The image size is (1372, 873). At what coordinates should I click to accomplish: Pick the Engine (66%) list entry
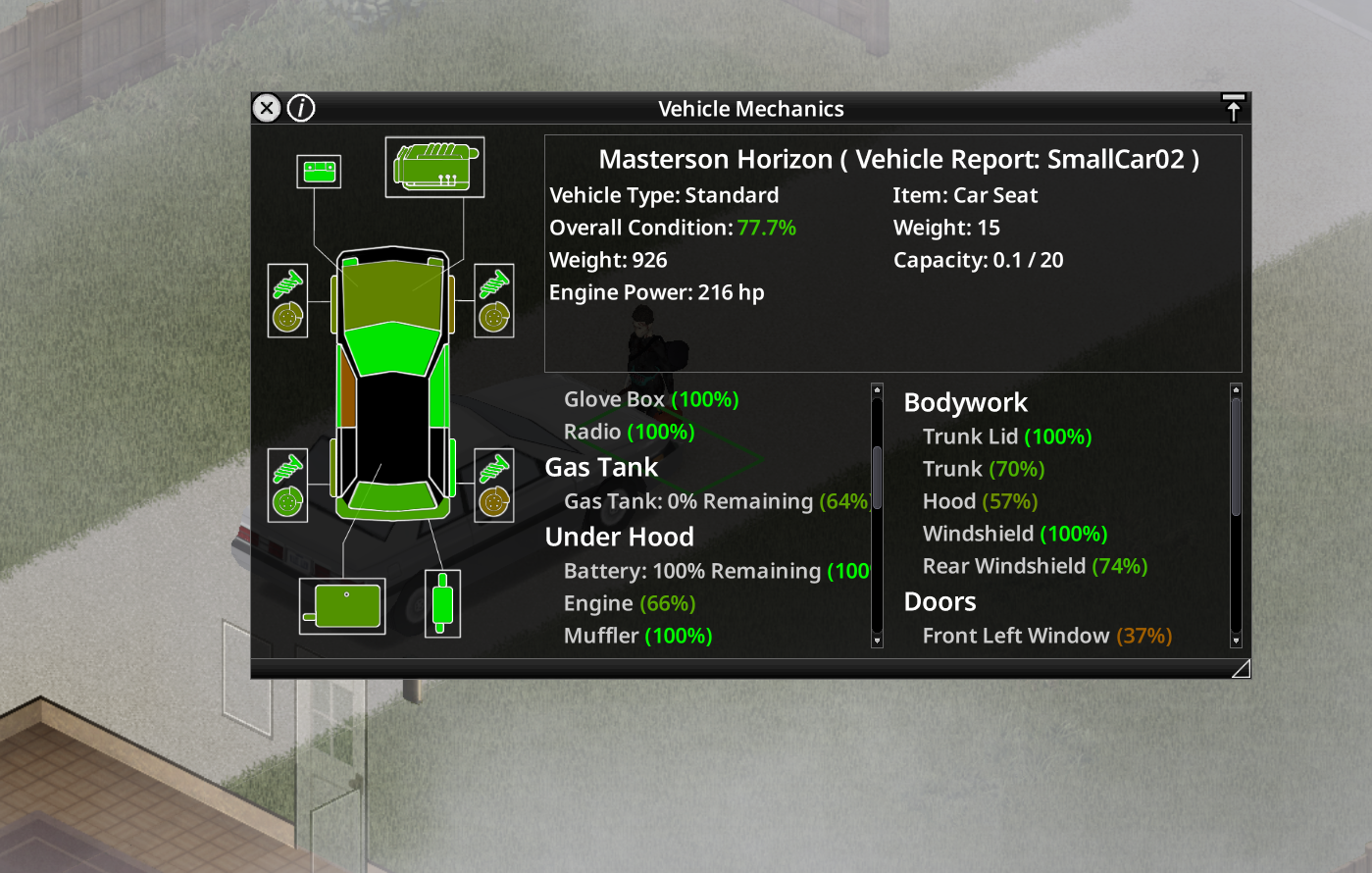[x=630, y=603]
